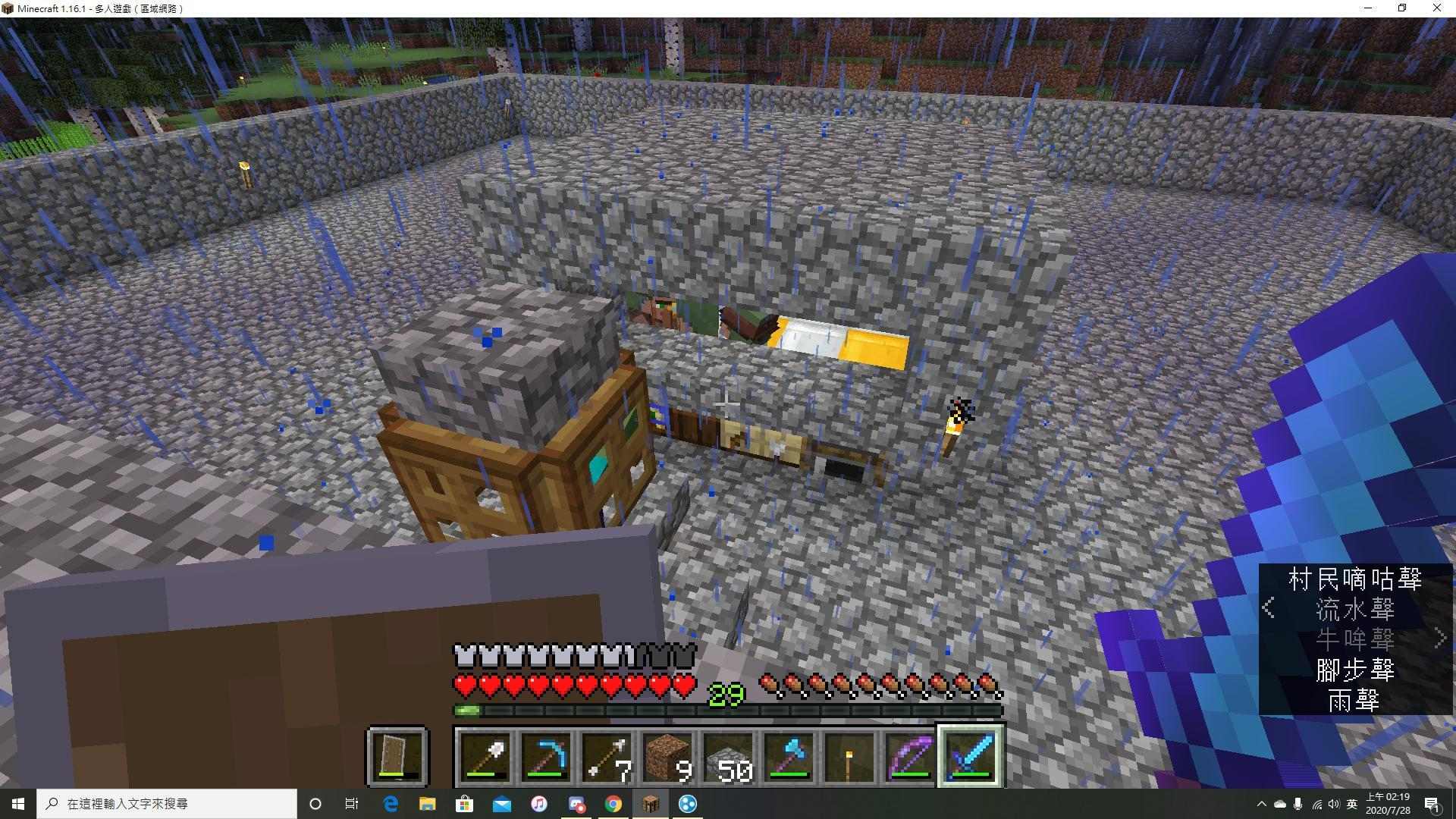Click the right arrow on the subtitles panel

1440,637
